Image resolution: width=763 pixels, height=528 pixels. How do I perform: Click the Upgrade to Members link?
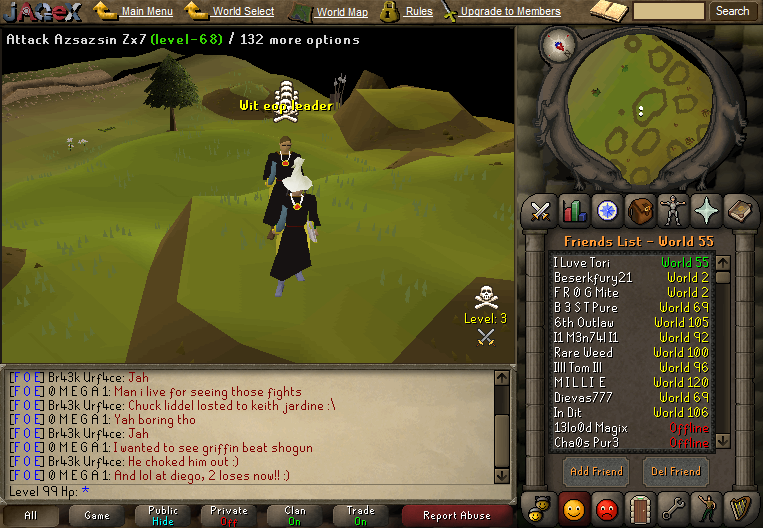[510, 11]
